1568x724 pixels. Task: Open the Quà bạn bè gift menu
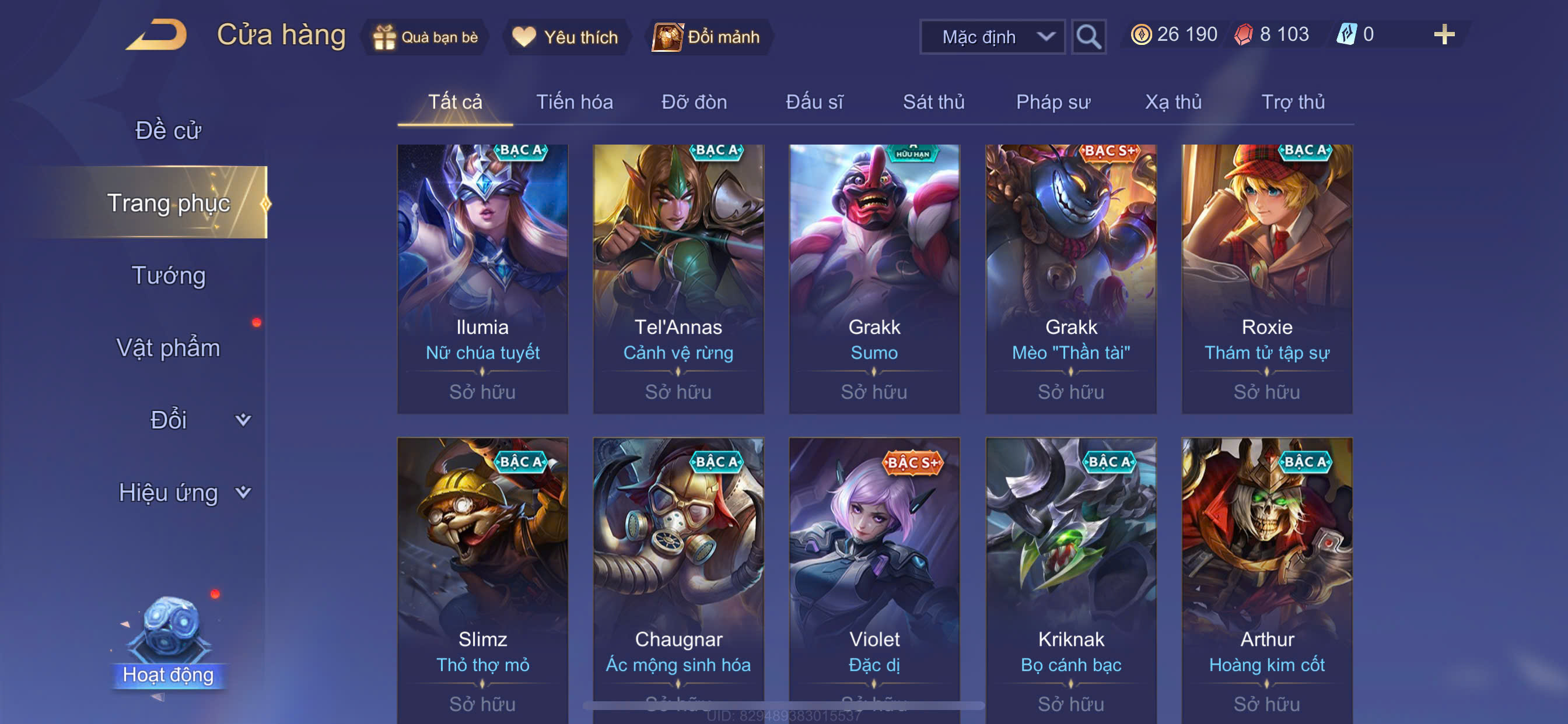point(425,37)
